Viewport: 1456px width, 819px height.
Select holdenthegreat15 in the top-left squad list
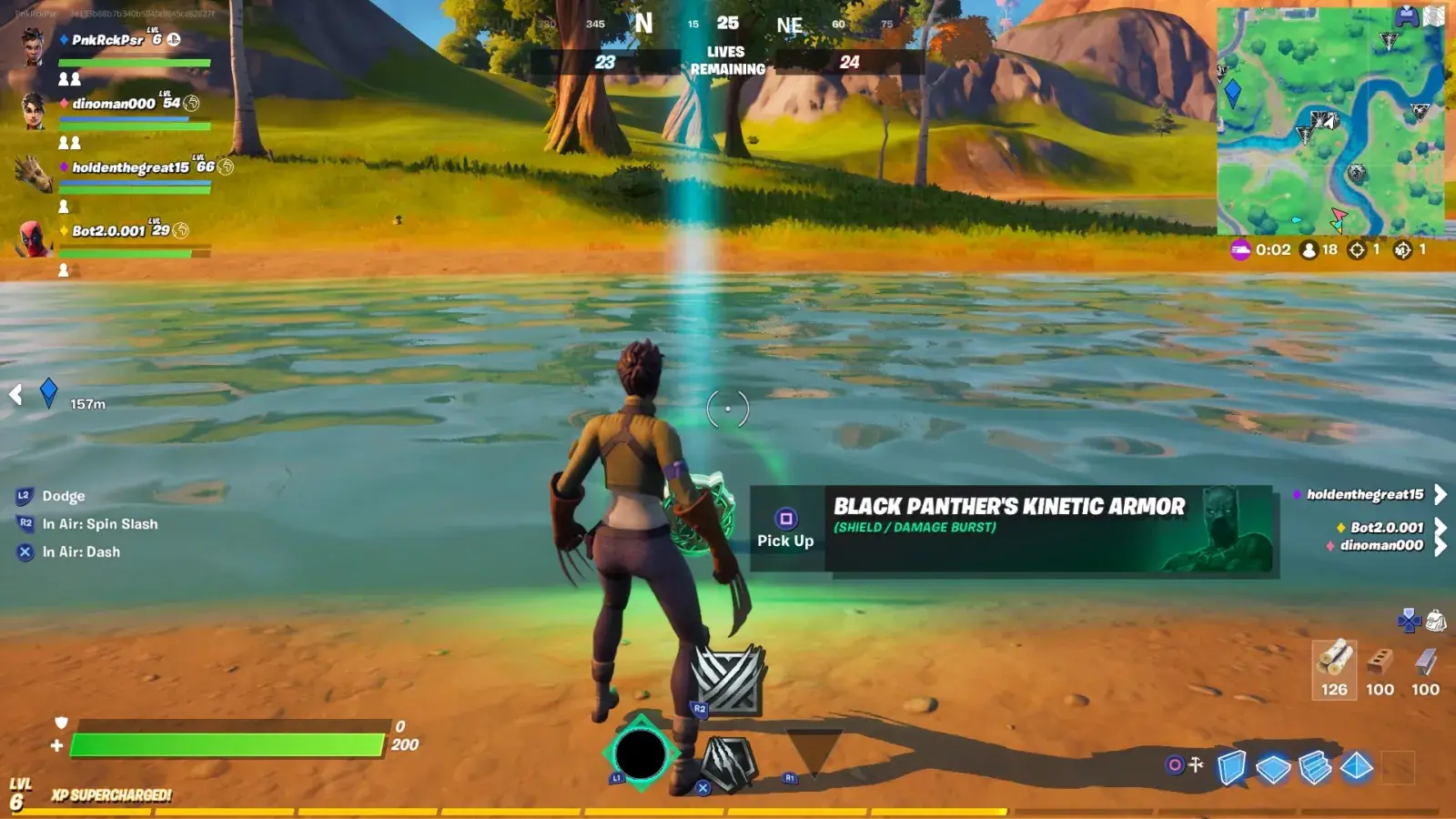tap(130, 167)
